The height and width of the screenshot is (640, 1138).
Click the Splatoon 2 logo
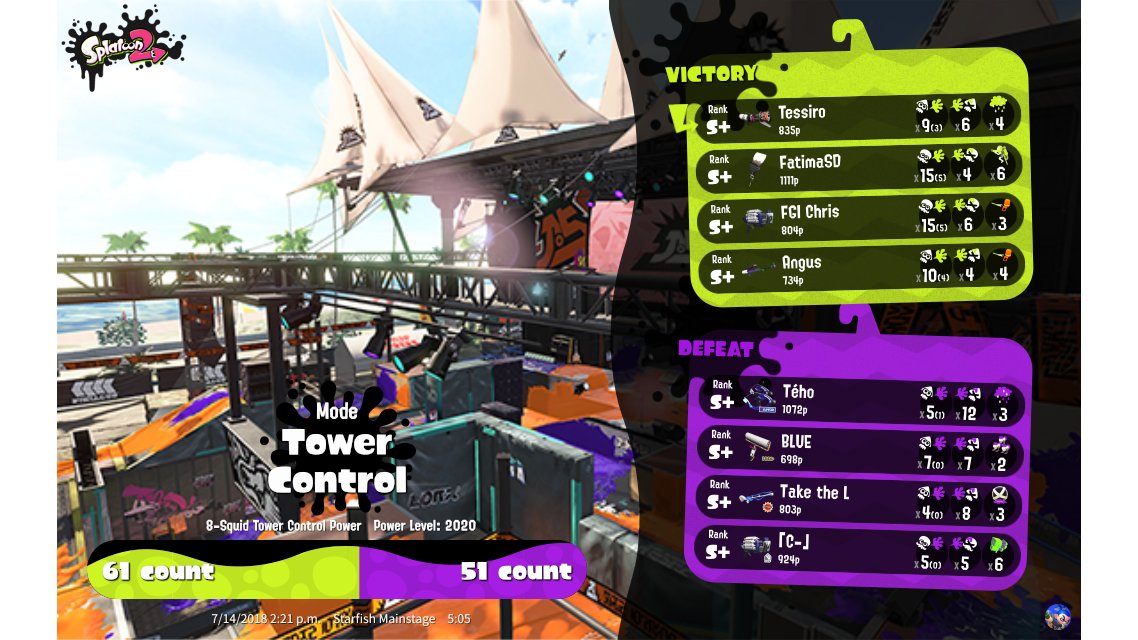(125, 48)
